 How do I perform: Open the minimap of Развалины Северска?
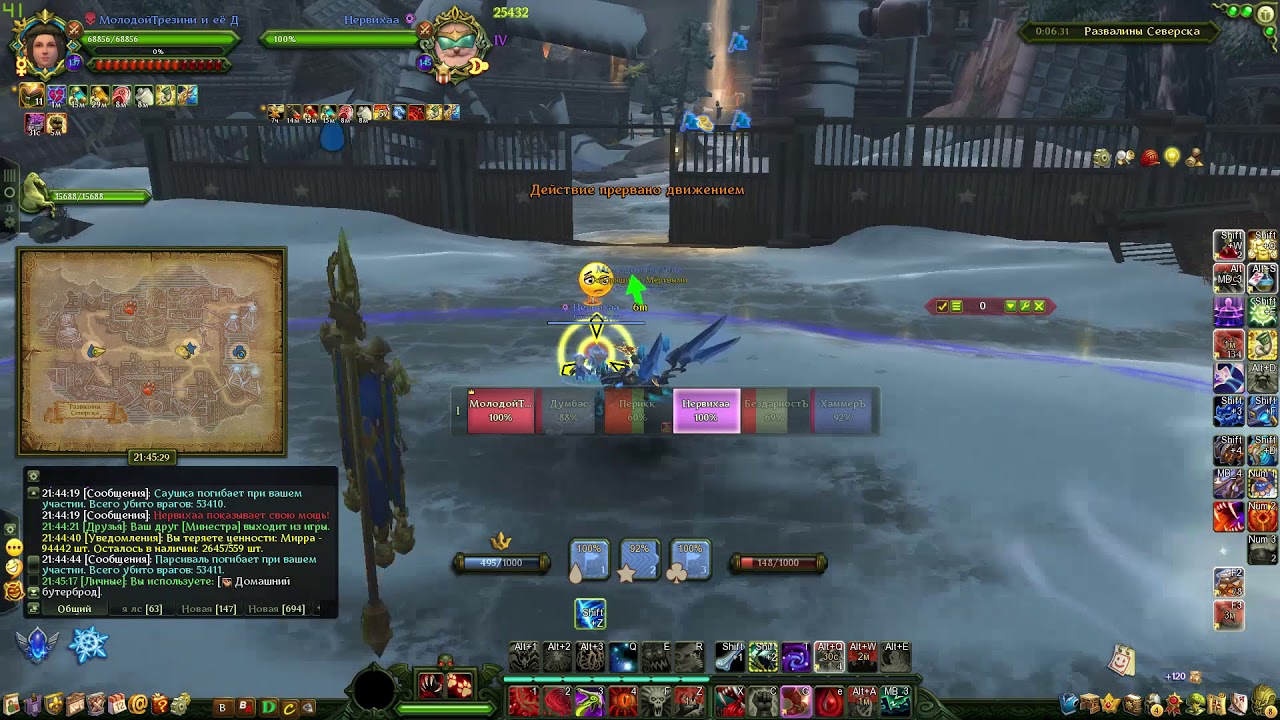[151, 351]
